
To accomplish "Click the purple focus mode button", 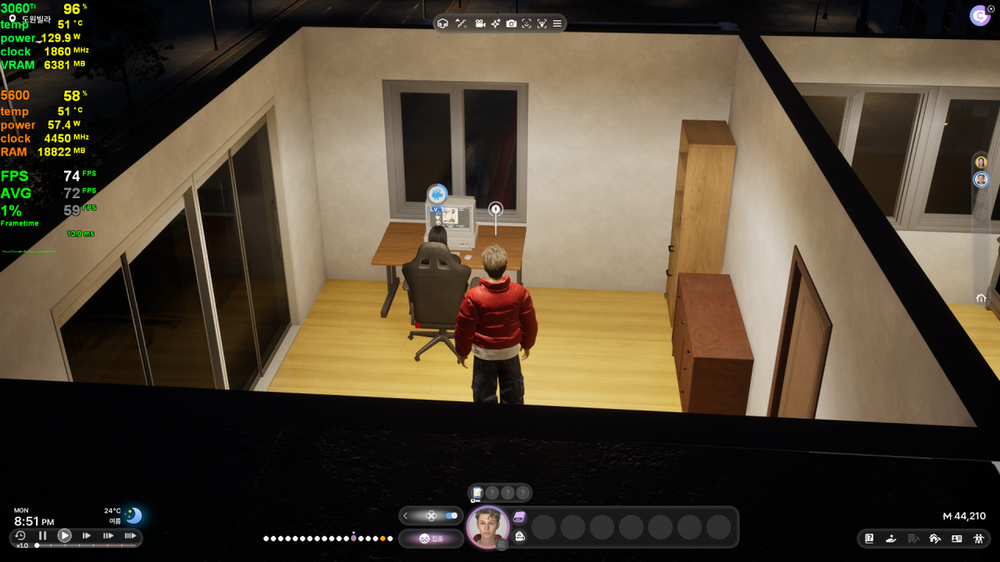I will [430, 539].
